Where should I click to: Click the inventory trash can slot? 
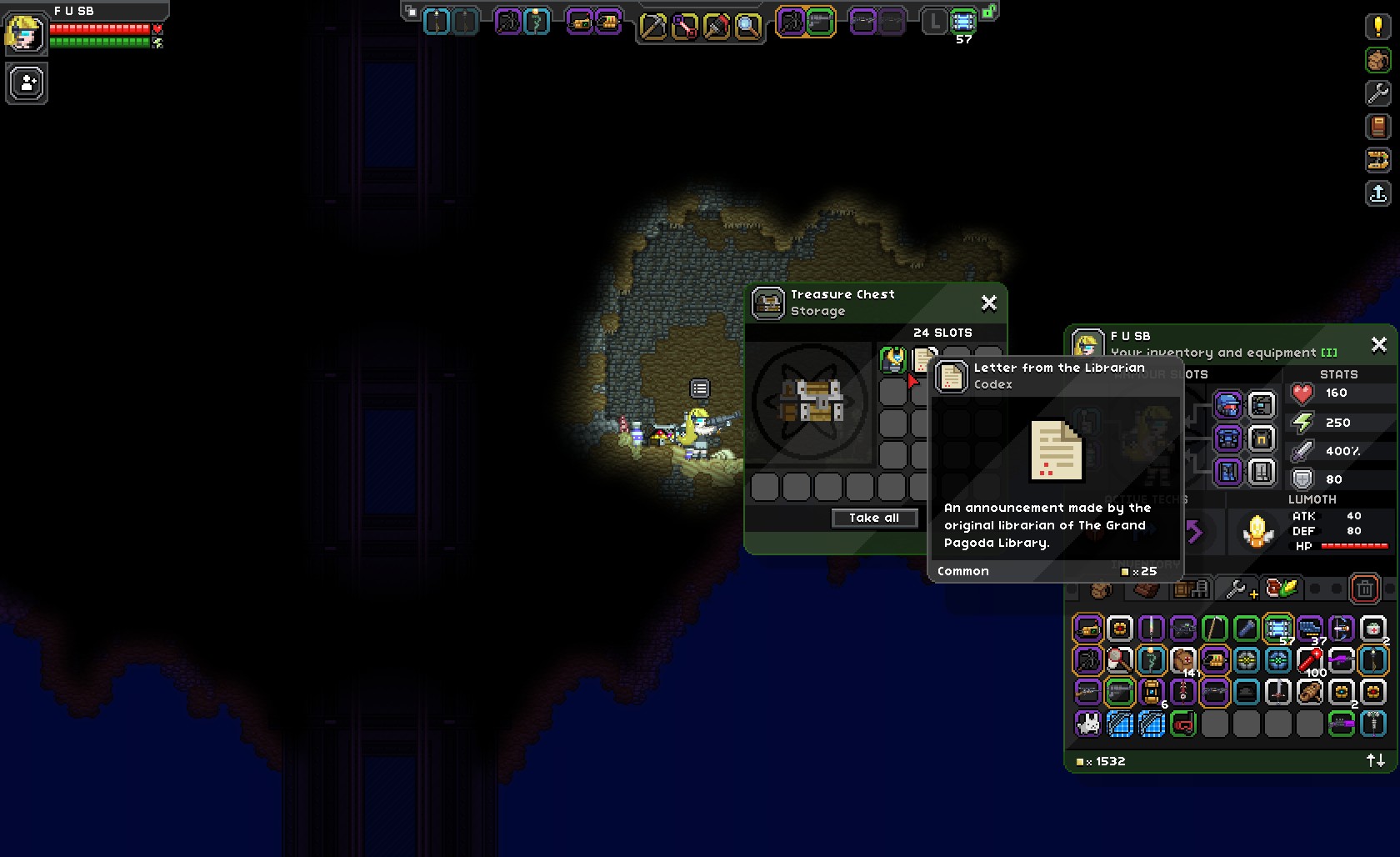[x=1364, y=589]
